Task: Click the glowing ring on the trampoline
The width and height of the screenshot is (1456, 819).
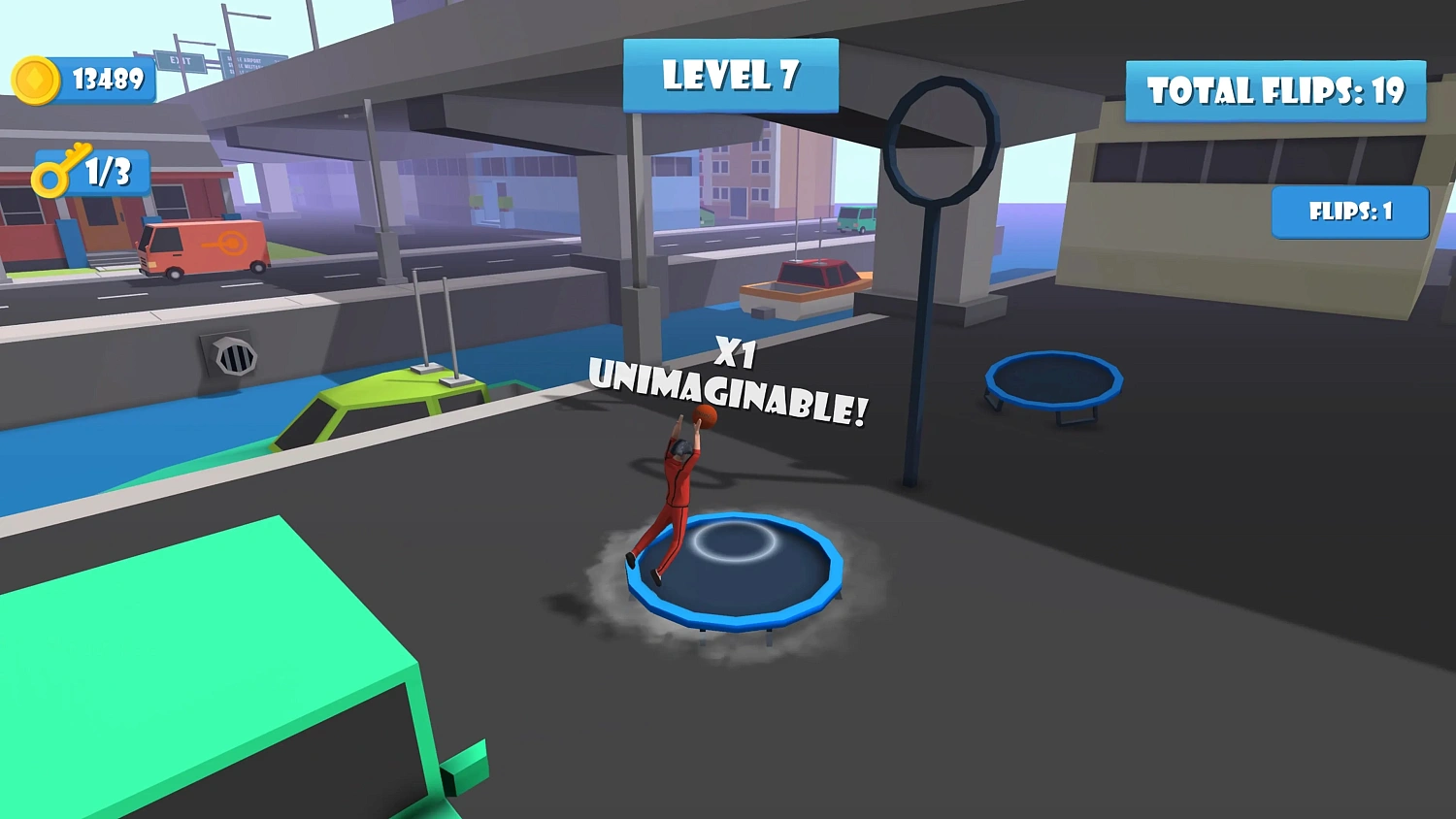Action: point(736,541)
